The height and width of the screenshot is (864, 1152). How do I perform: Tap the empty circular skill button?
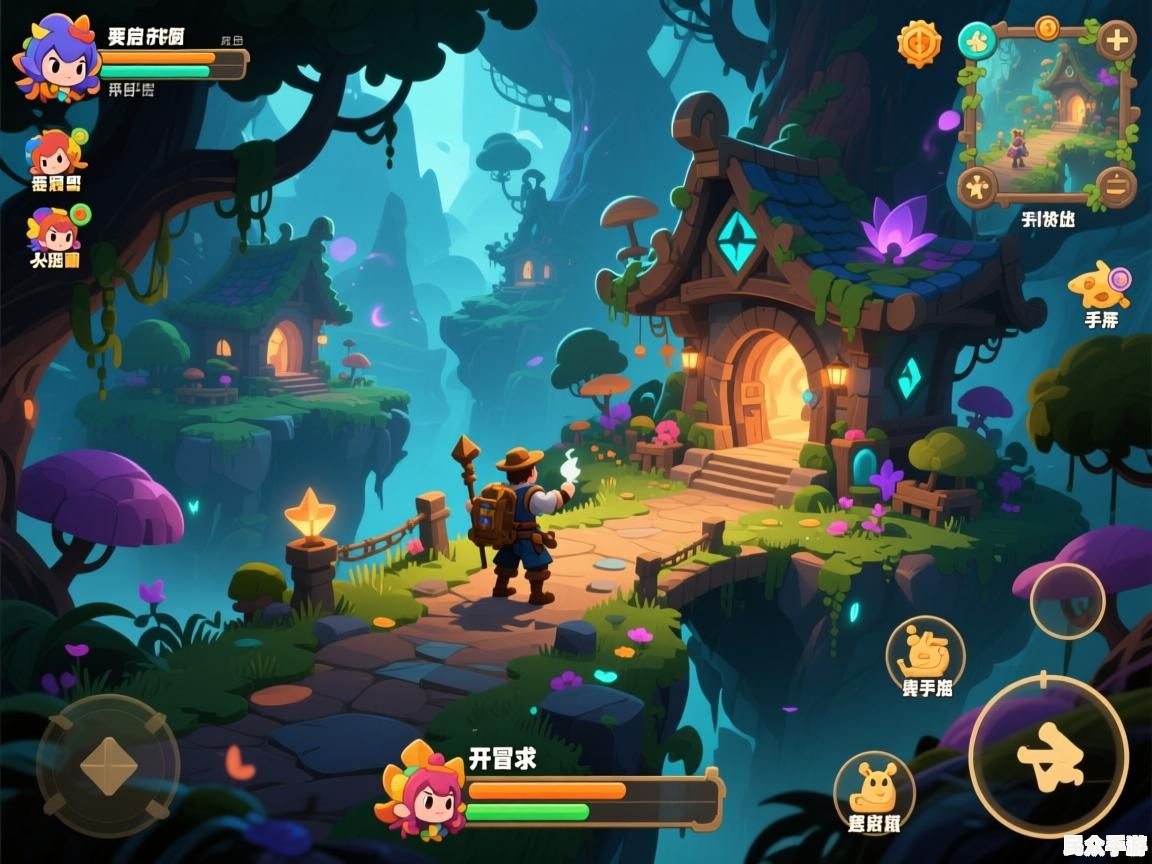[1067, 601]
